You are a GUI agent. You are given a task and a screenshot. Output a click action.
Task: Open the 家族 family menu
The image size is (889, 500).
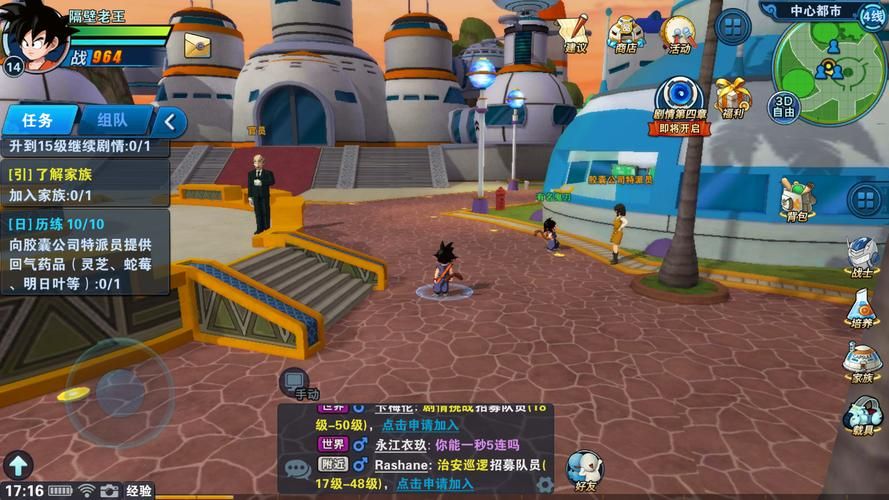pyautogui.click(x=861, y=362)
